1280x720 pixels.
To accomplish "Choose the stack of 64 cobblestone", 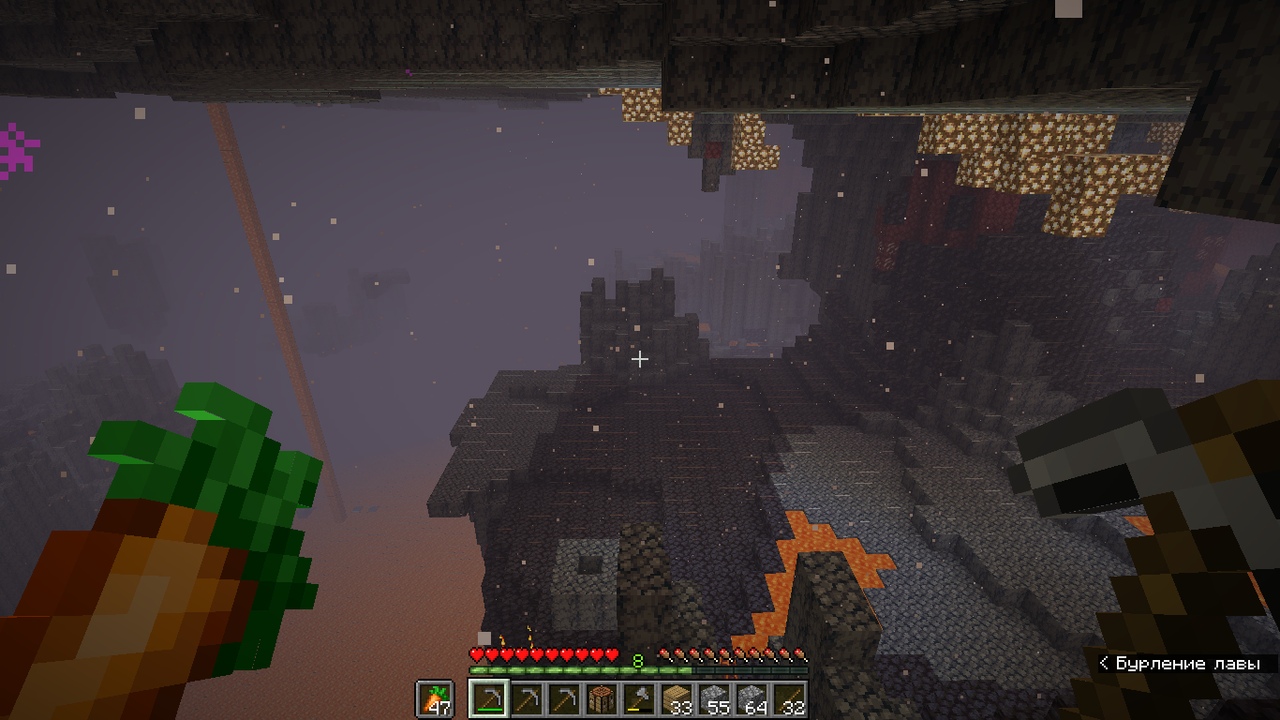I will [x=753, y=699].
